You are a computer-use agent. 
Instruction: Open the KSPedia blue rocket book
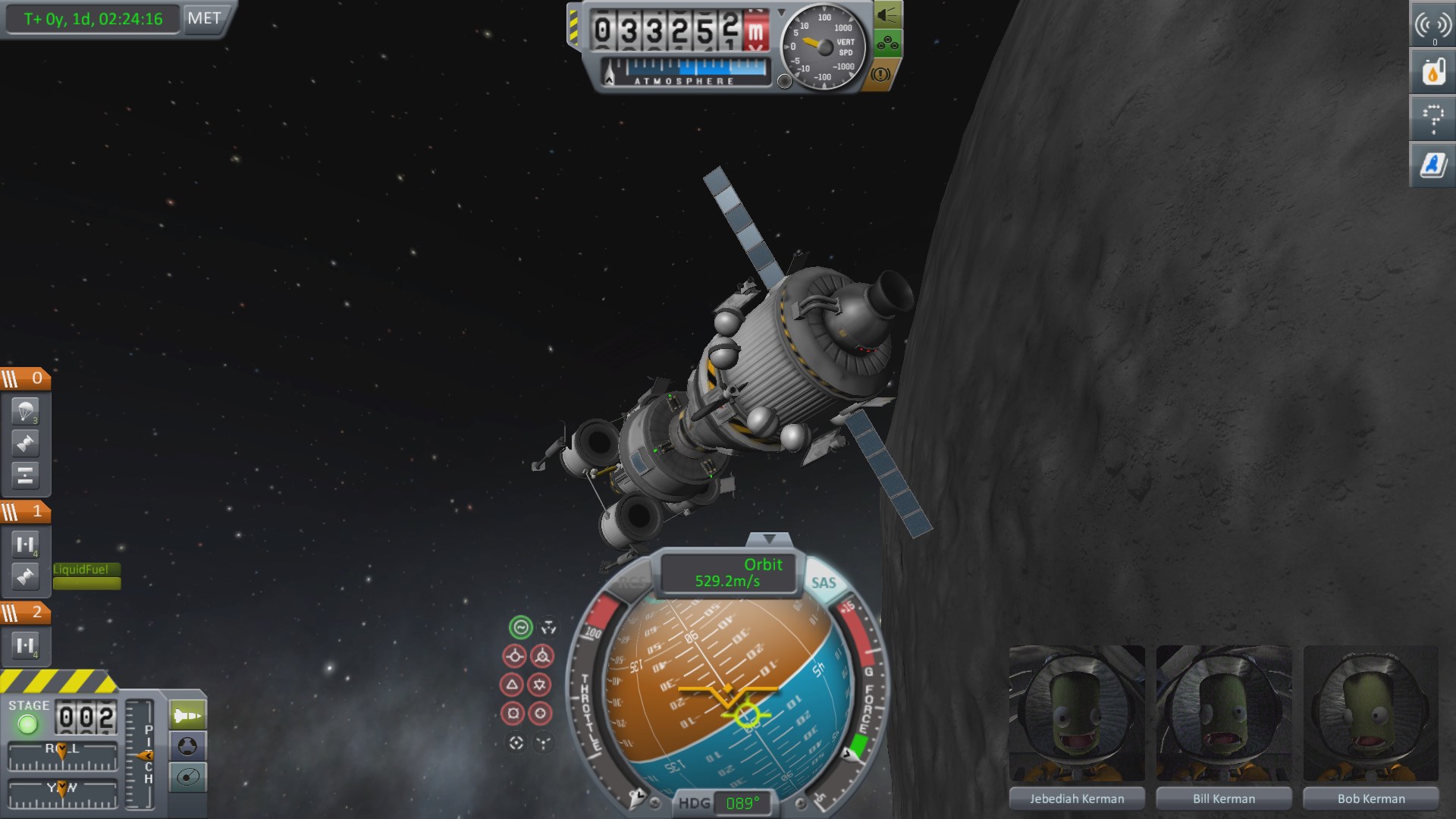[1431, 165]
